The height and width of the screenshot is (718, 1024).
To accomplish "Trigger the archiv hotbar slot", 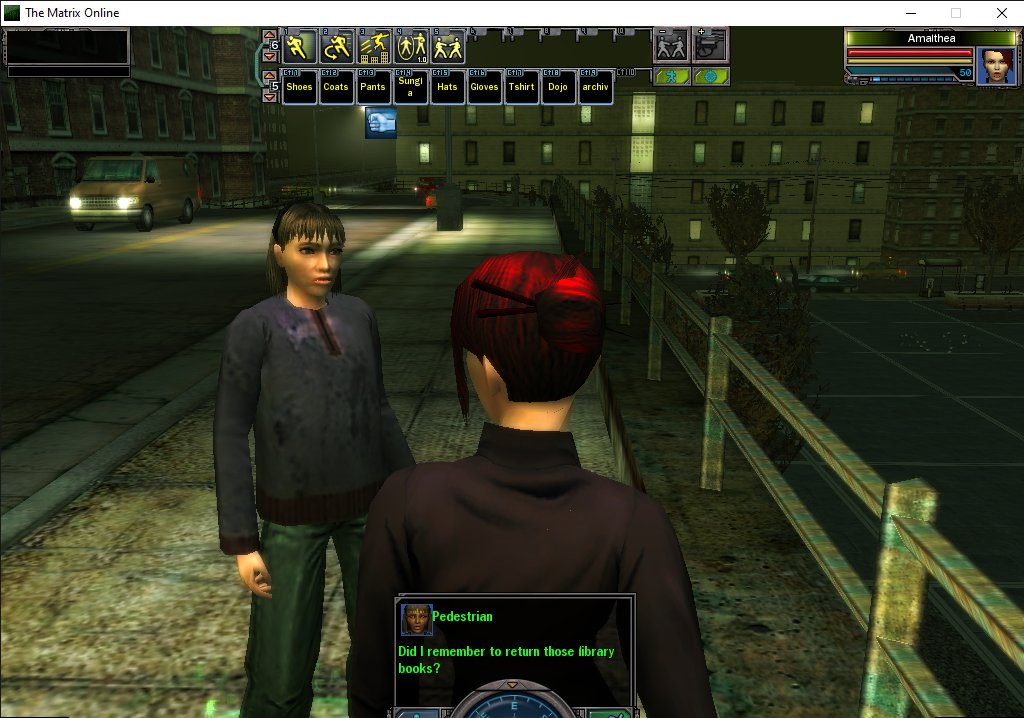I will 595,87.
